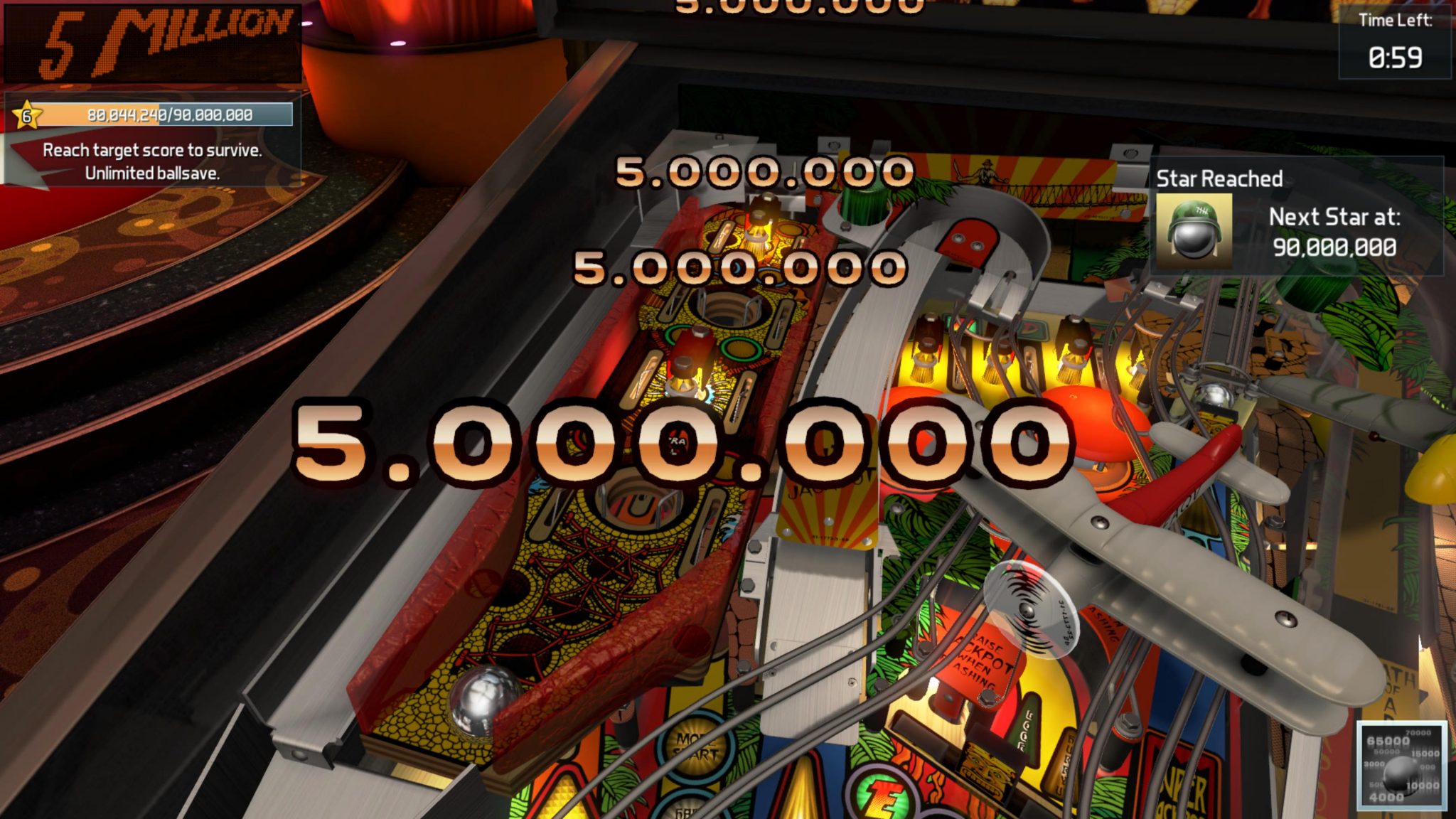The height and width of the screenshot is (819, 1456).
Task: Click the 0:59 timer value
Action: pos(1397,57)
